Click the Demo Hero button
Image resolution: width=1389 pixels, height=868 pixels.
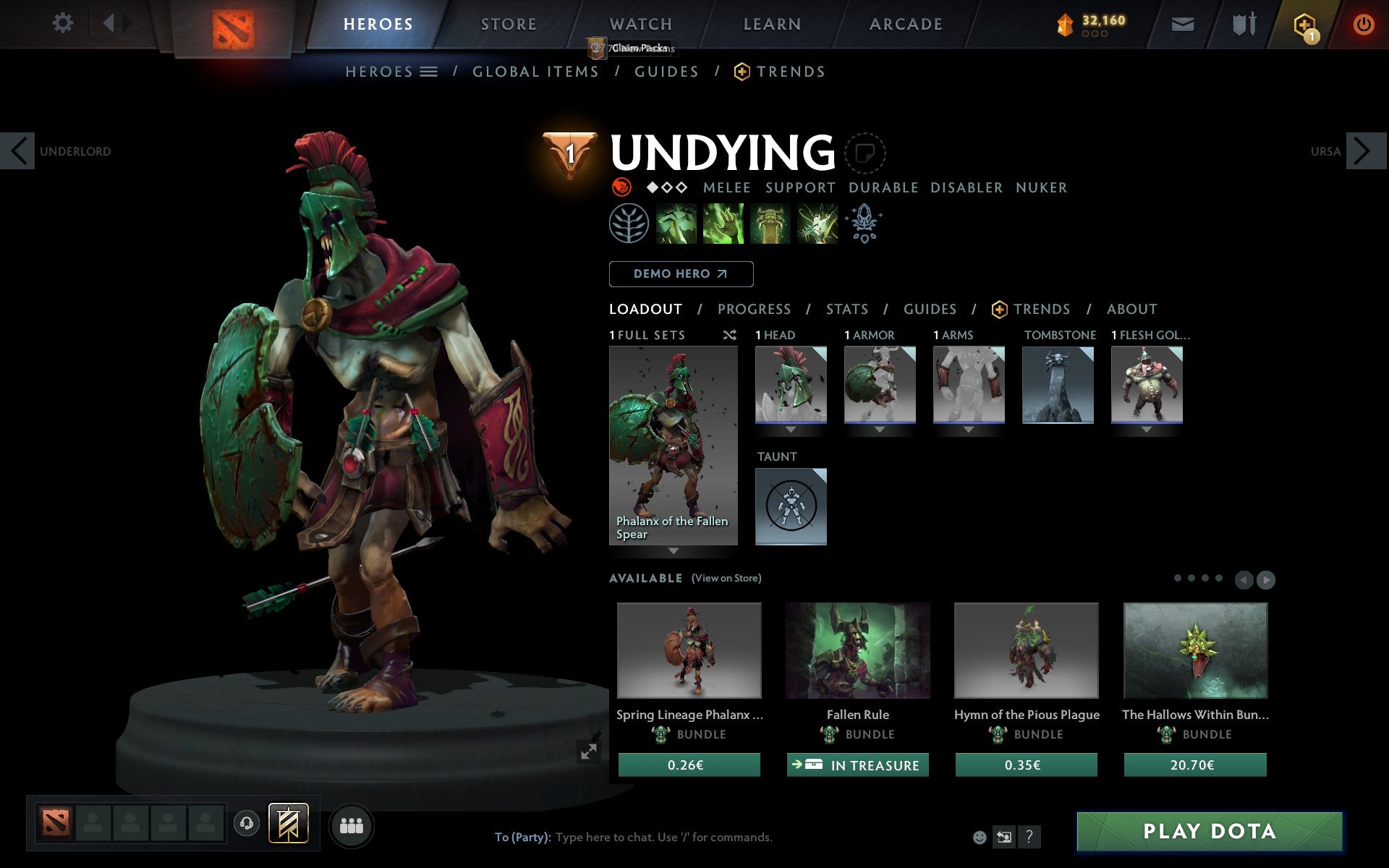click(x=681, y=274)
